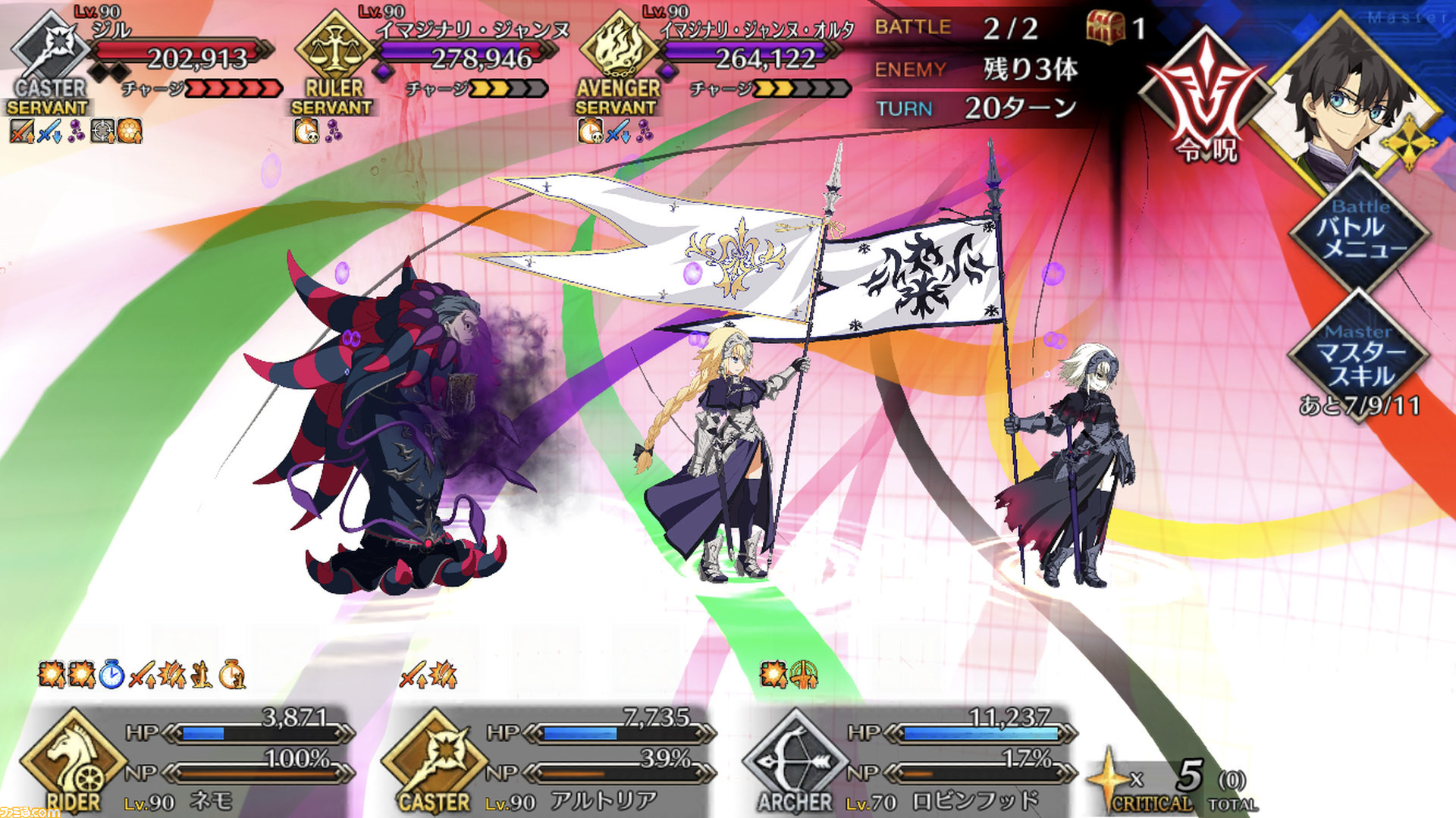Viewport: 1456px width, 818px height.
Task: Tap the command spell (令呪) emblem
Action: pos(1208,102)
